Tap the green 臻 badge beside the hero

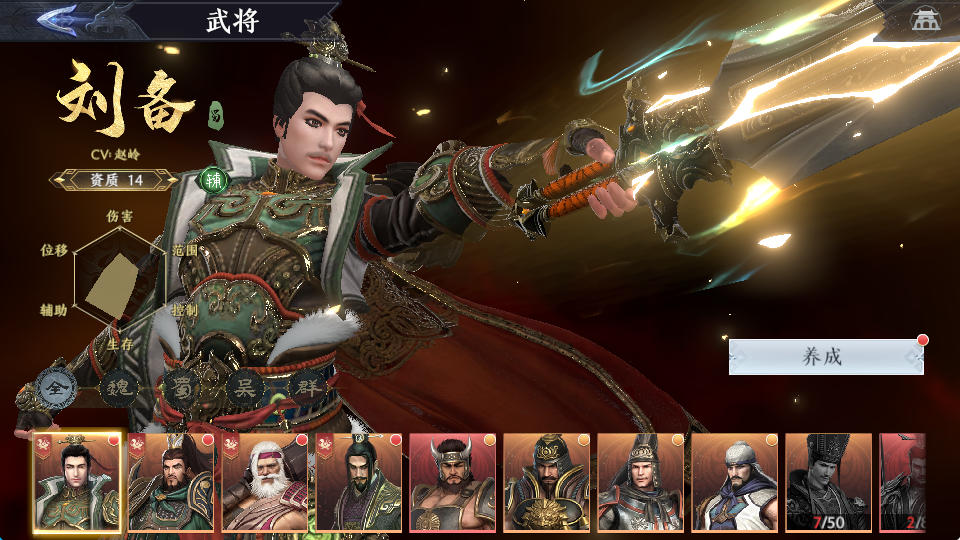[213, 180]
